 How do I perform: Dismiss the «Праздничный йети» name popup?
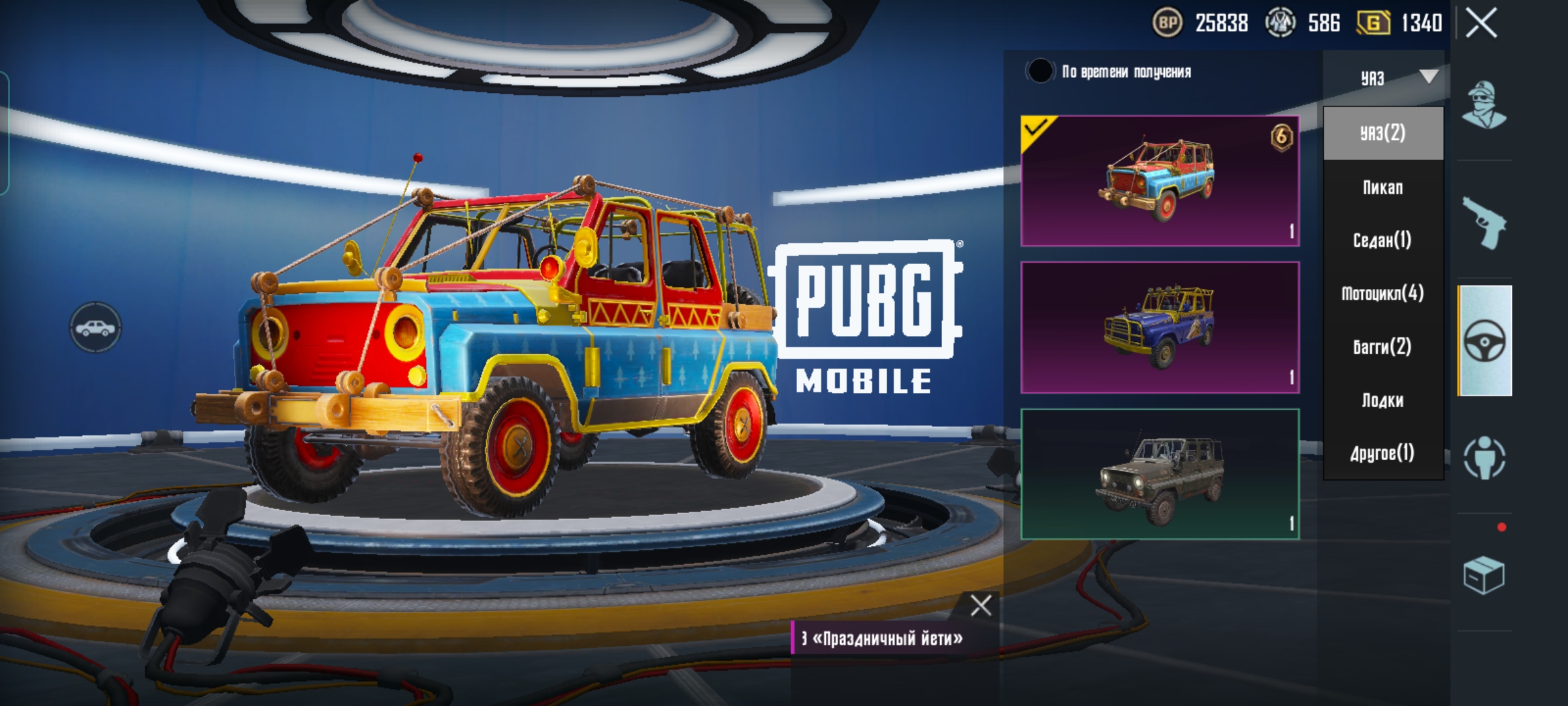pos(981,606)
